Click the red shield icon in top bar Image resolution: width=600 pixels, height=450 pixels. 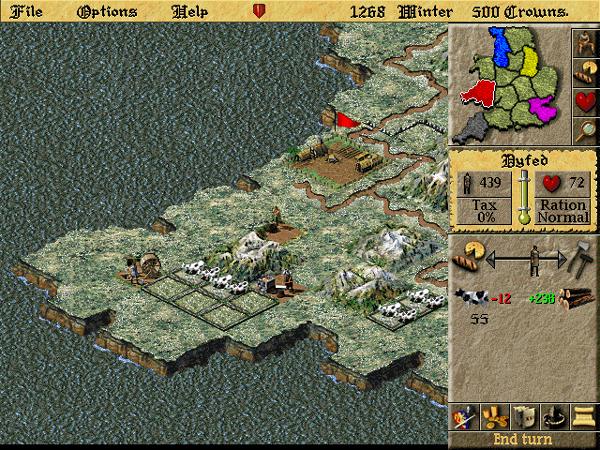point(259,12)
